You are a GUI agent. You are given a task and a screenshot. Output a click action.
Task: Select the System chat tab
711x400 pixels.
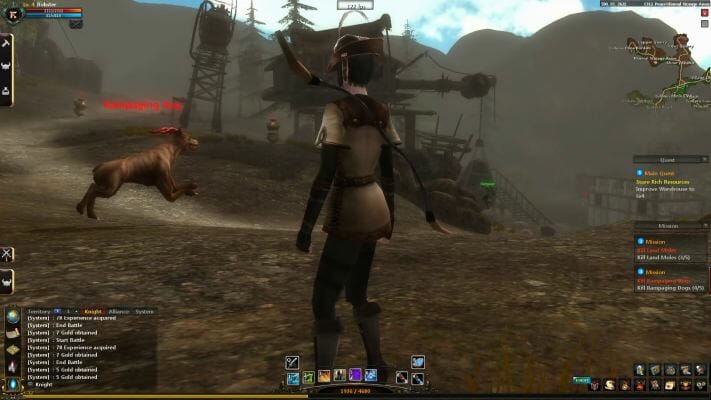pyautogui.click(x=145, y=311)
